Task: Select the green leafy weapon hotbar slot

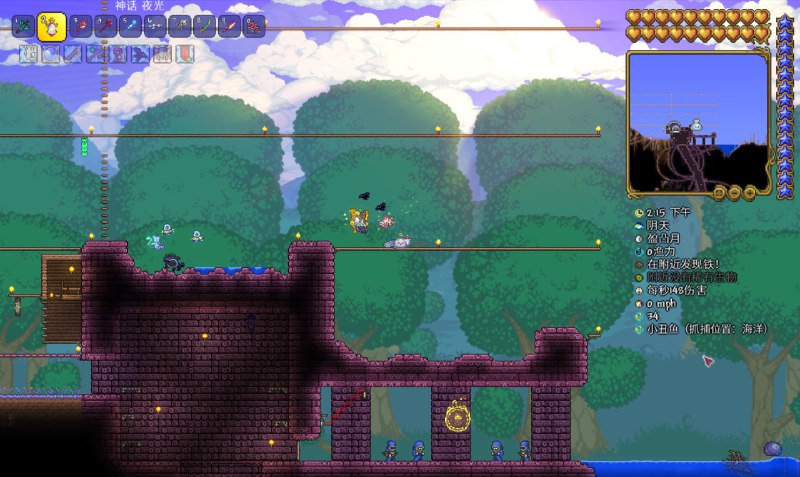Action: (x=23, y=26)
